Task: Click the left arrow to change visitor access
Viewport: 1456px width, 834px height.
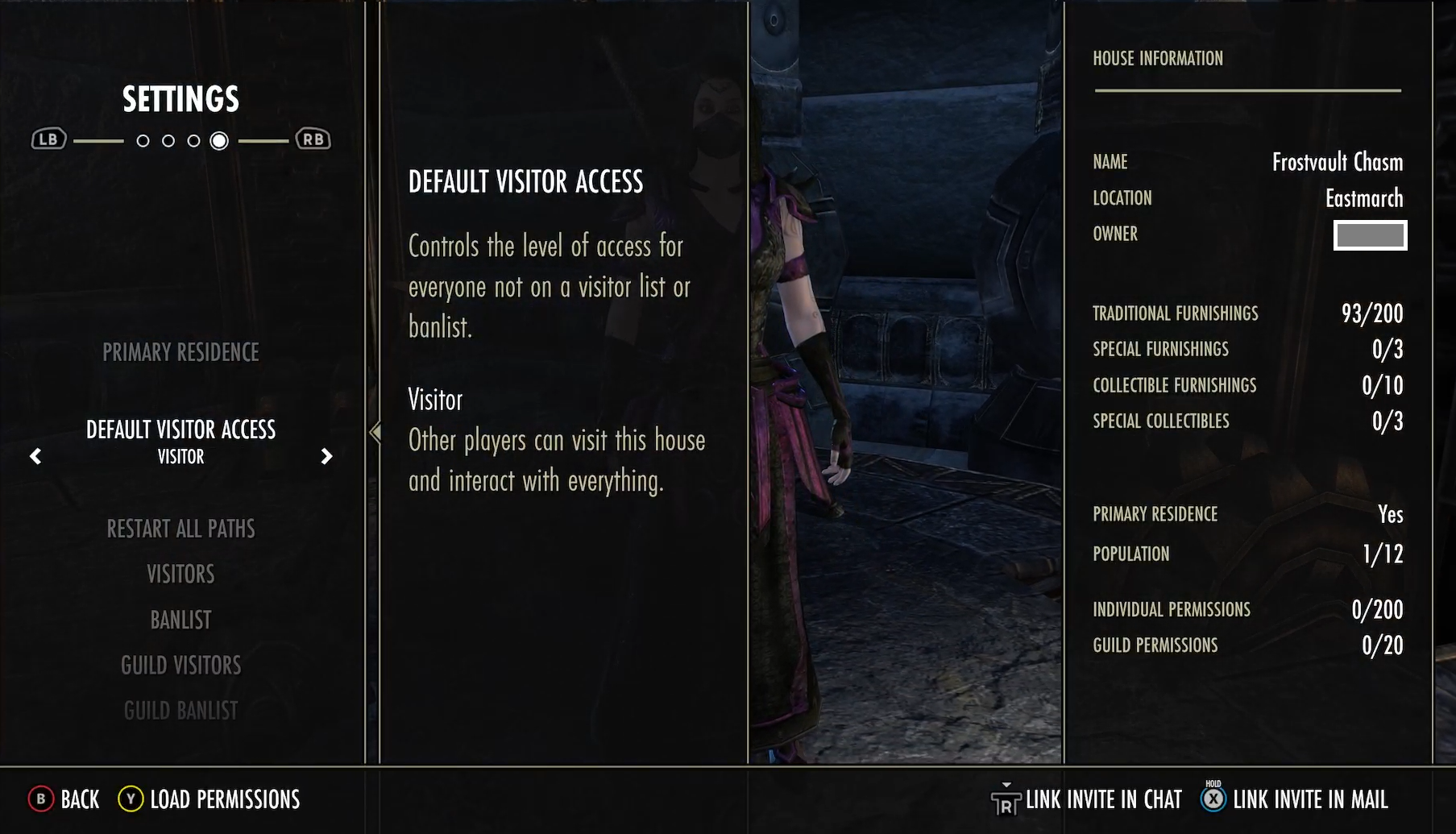Action: 35,455
